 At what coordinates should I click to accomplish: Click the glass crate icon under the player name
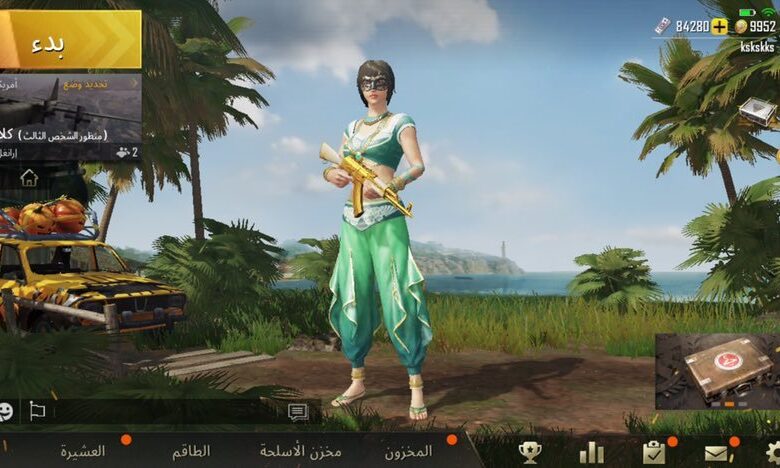[760, 111]
